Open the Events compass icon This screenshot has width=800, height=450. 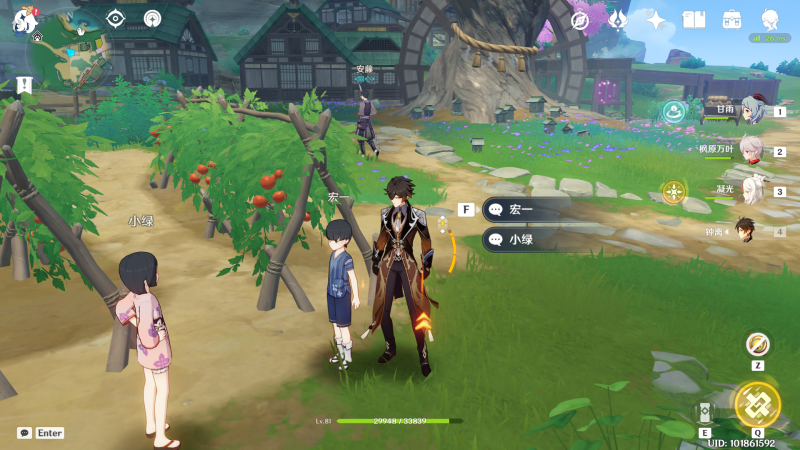pos(580,20)
